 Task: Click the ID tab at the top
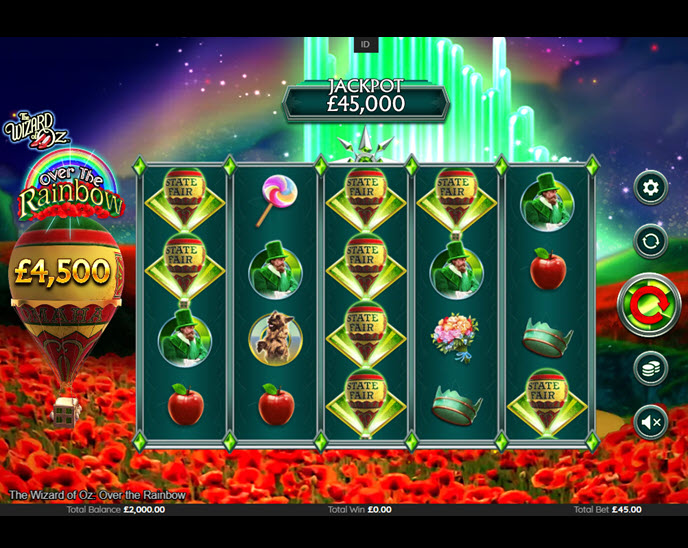point(365,45)
